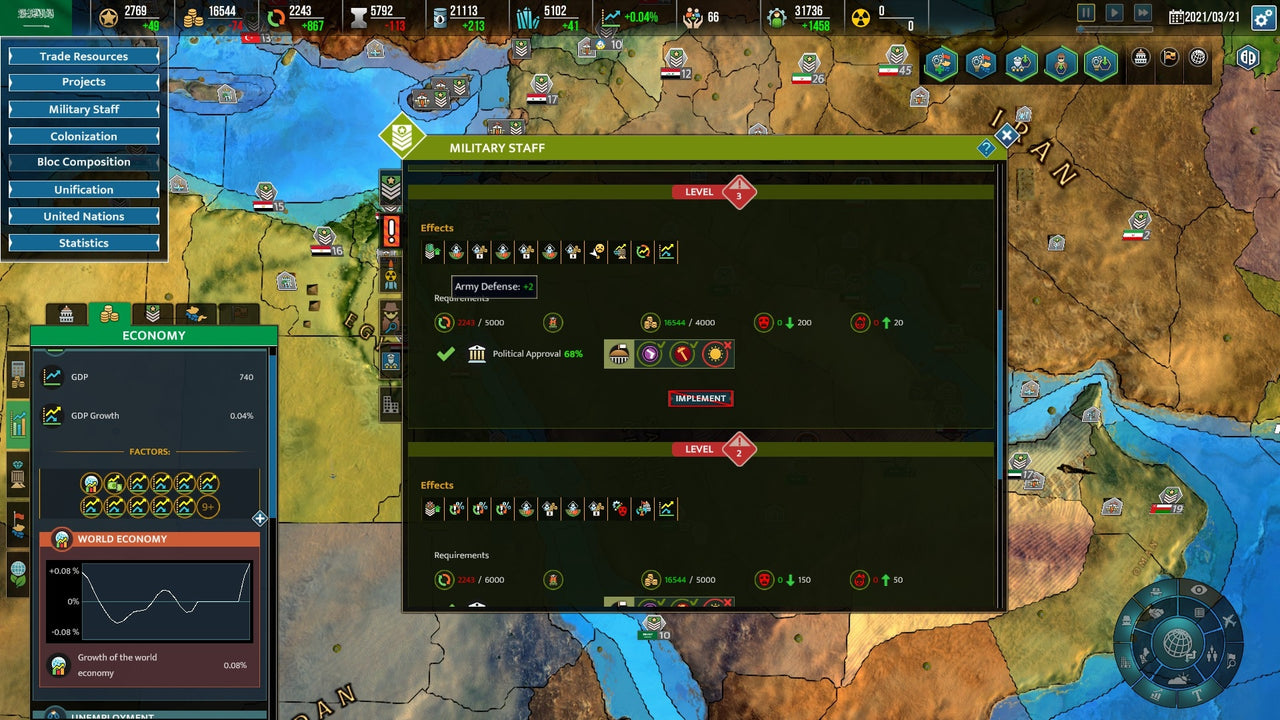Click the diamond expander below the factors list

(x=259, y=519)
